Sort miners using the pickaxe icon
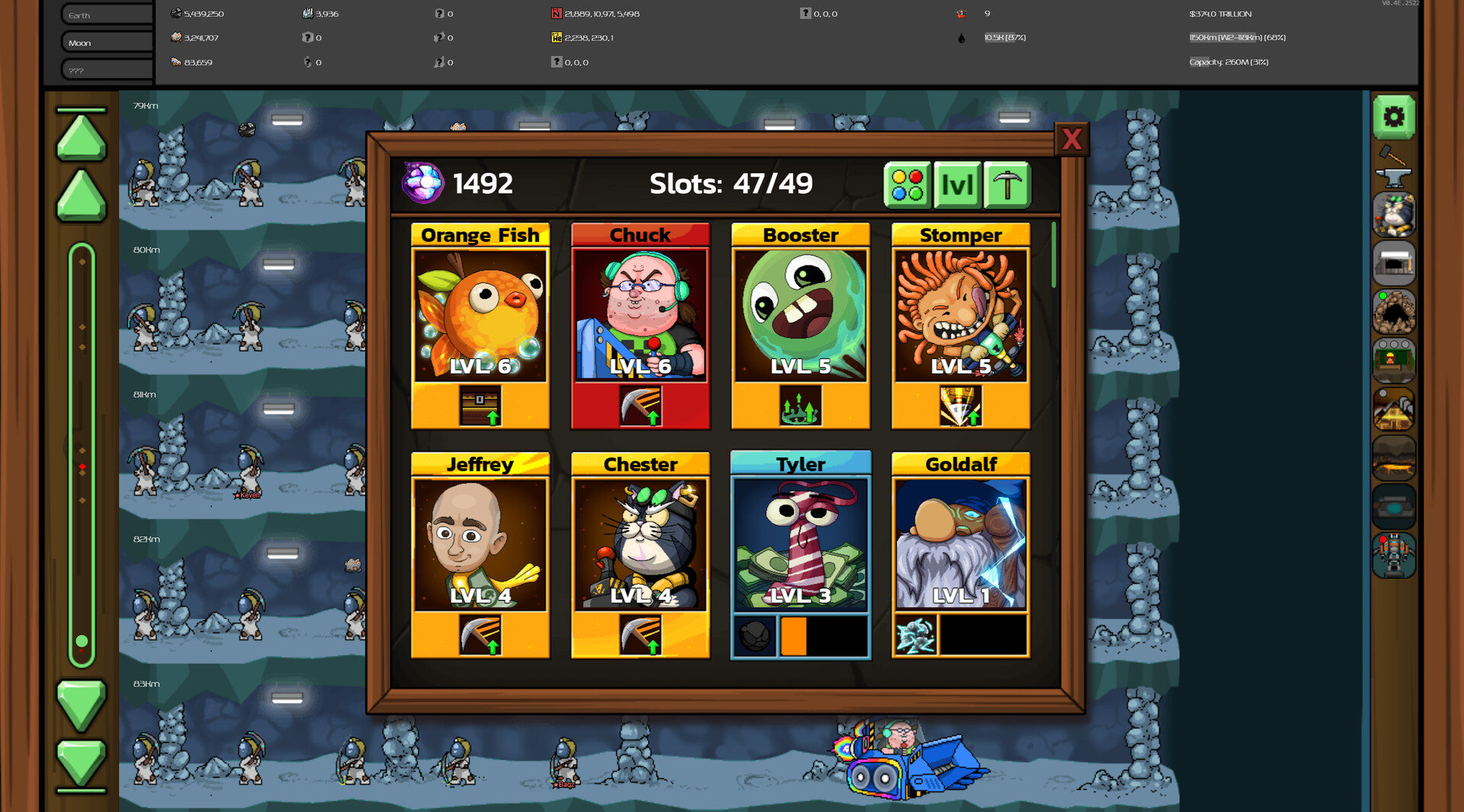The width and height of the screenshot is (1464, 812). click(1006, 183)
